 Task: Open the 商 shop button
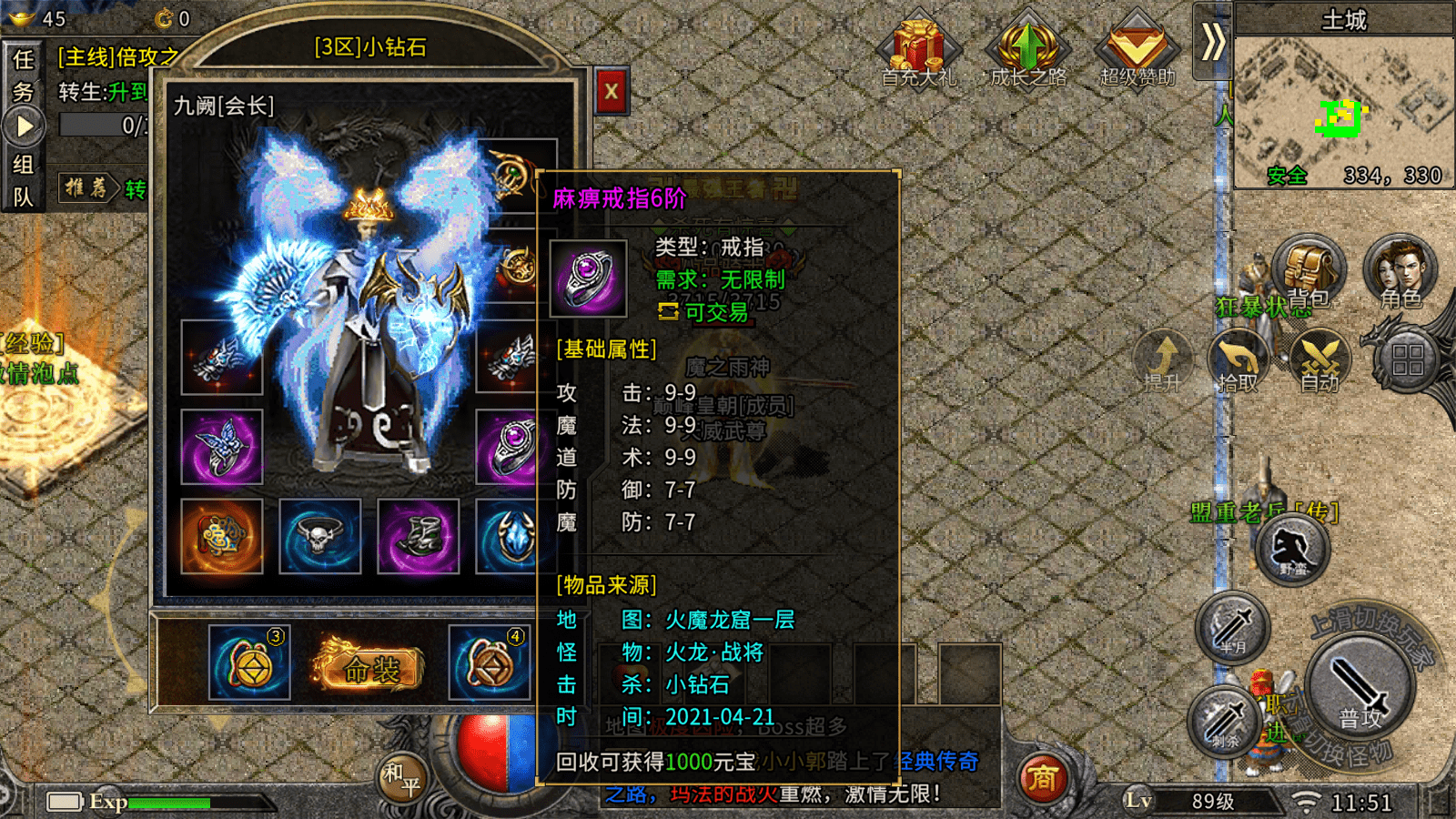tap(1043, 778)
